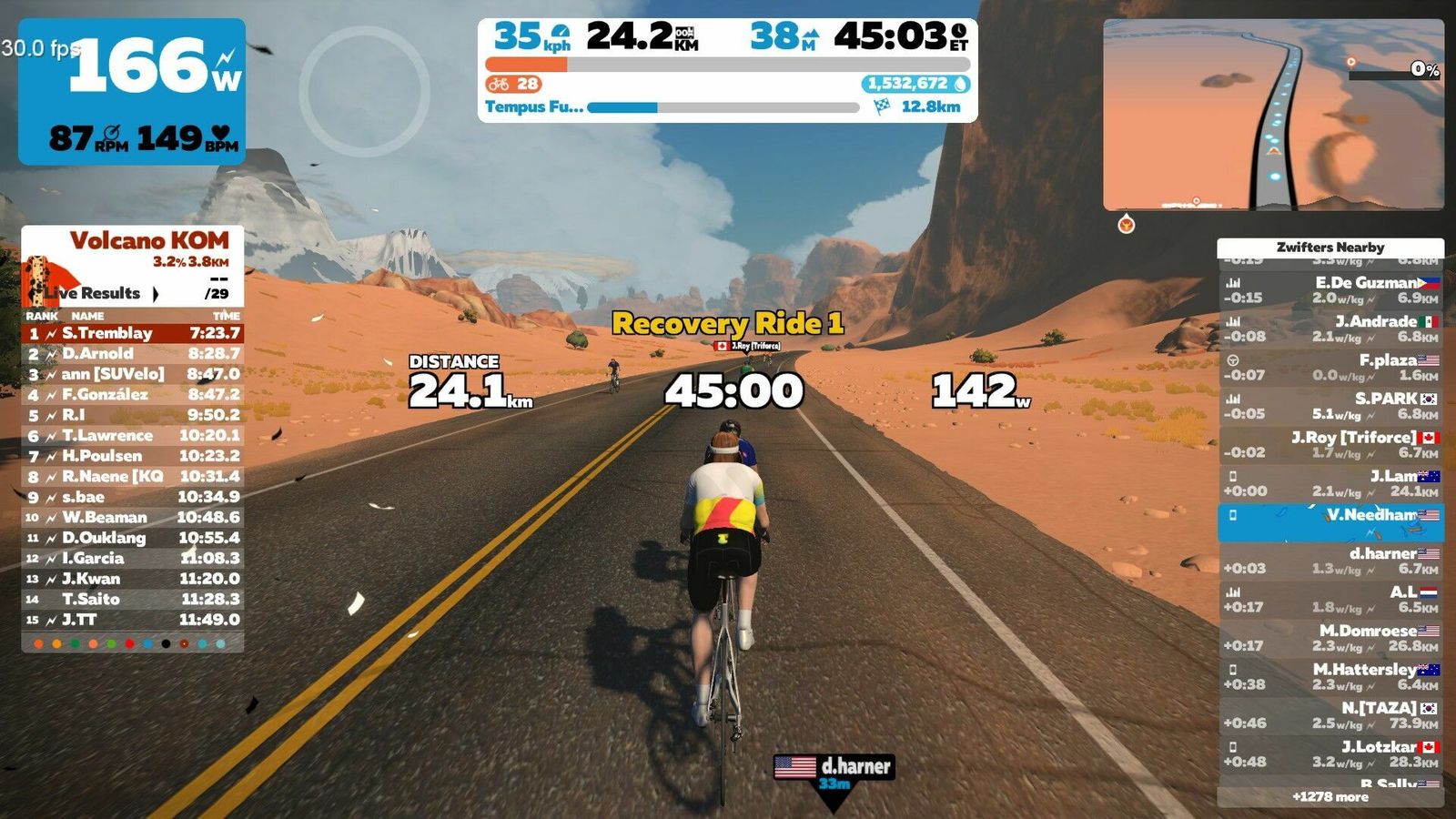Pick J.Andrade from the nearby riders list

point(1330,329)
